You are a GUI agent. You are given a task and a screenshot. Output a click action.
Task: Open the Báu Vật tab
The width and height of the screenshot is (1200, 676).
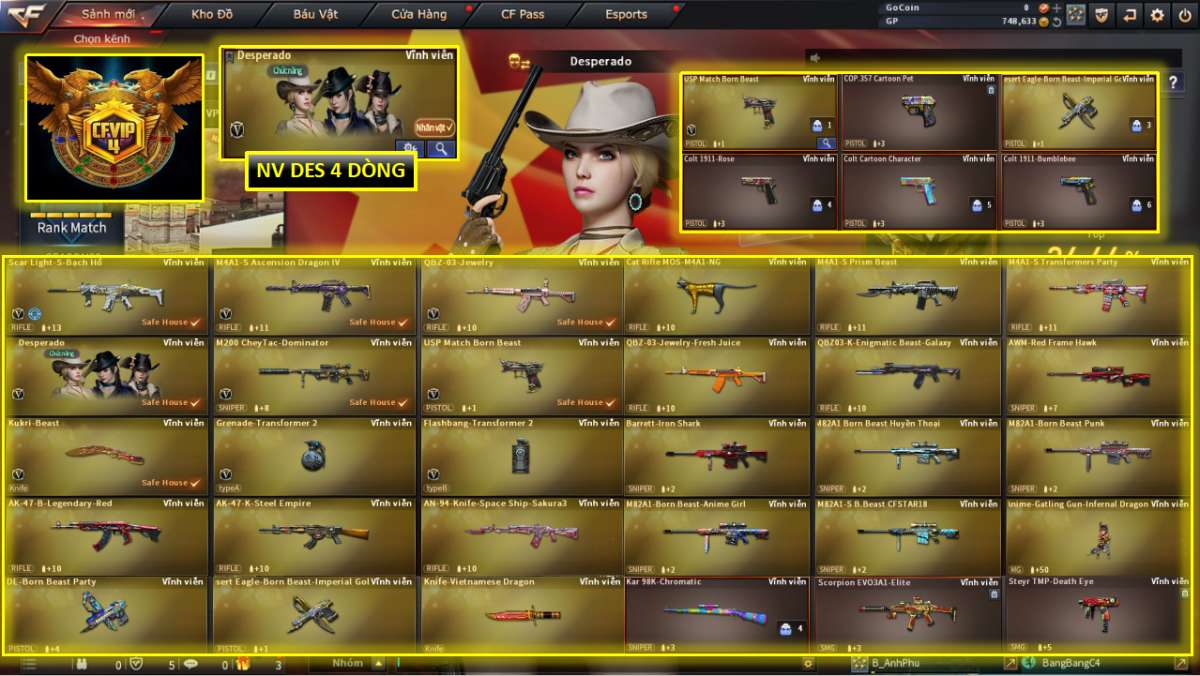click(315, 14)
